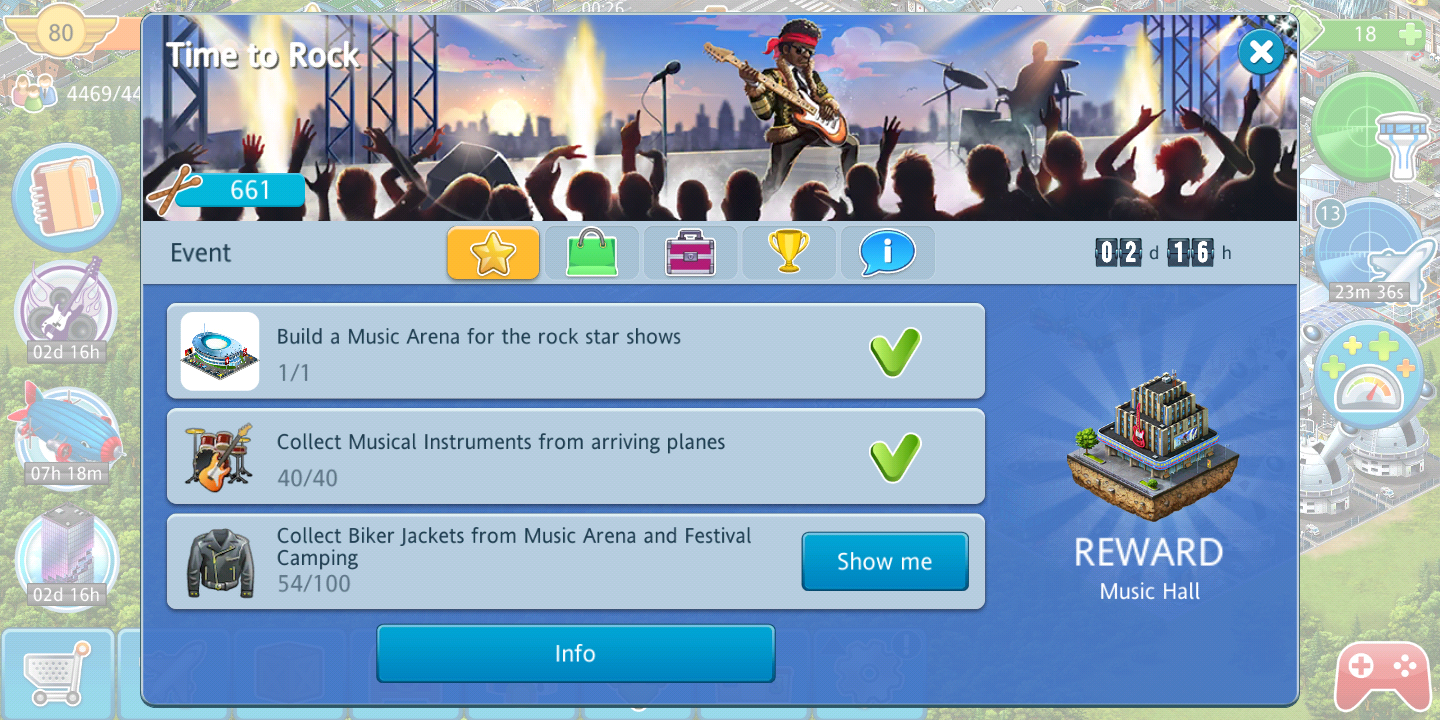Image resolution: width=1440 pixels, height=720 pixels.
Task: Select the Collect Musical Instruments task row
Action: click(x=575, y=457)
